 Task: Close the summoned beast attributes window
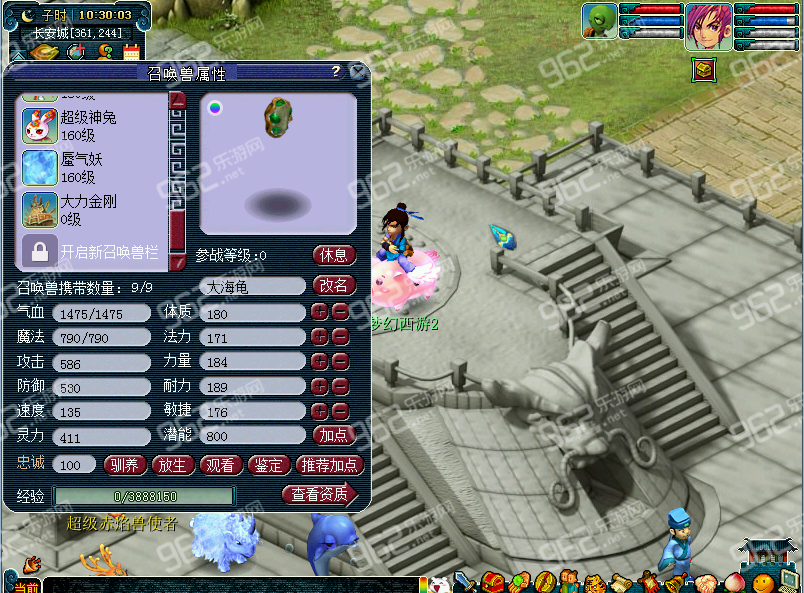[x=358, y=72]
